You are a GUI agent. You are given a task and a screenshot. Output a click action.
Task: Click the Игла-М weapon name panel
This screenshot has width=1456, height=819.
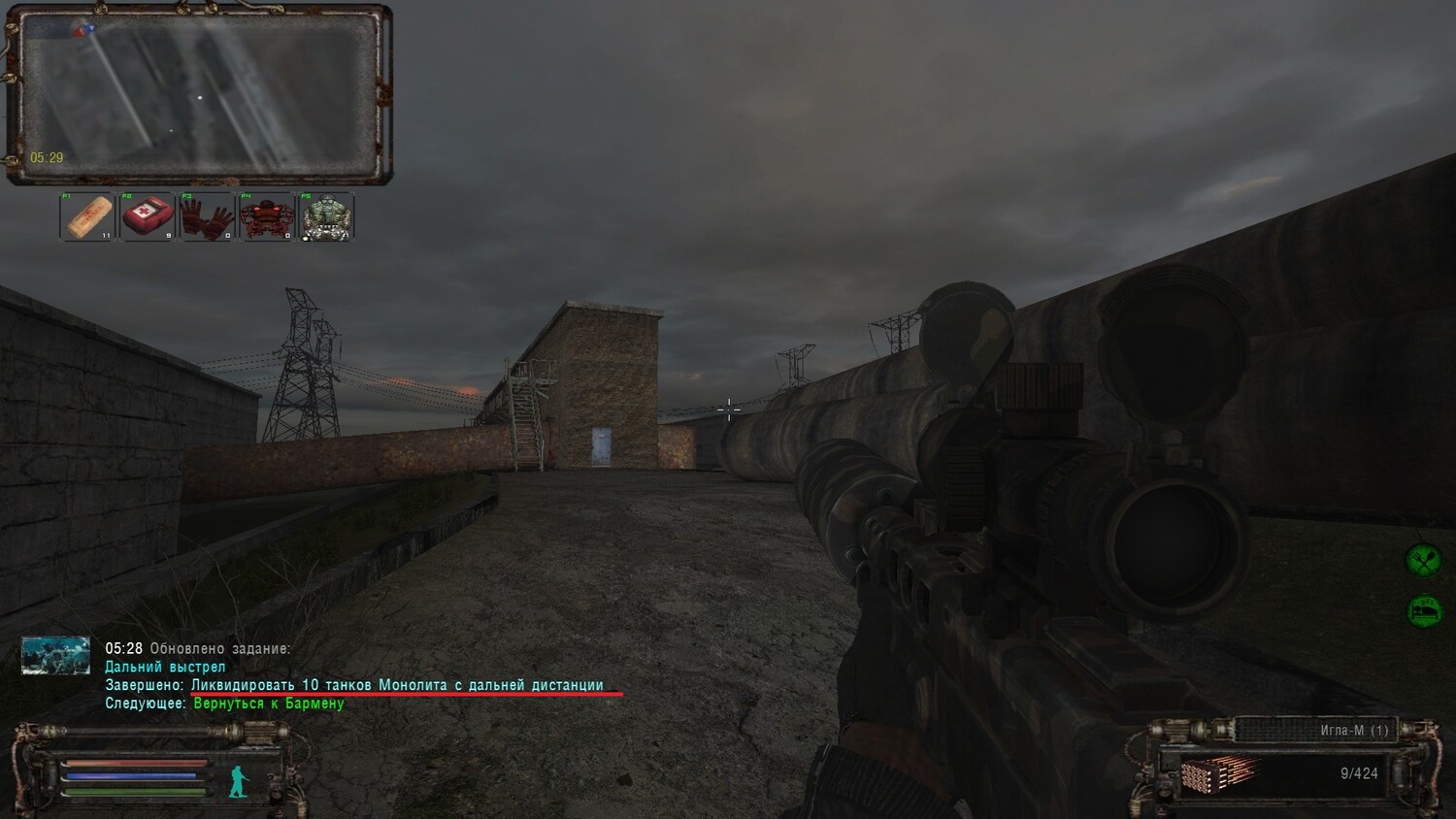tap(1316, 730)
